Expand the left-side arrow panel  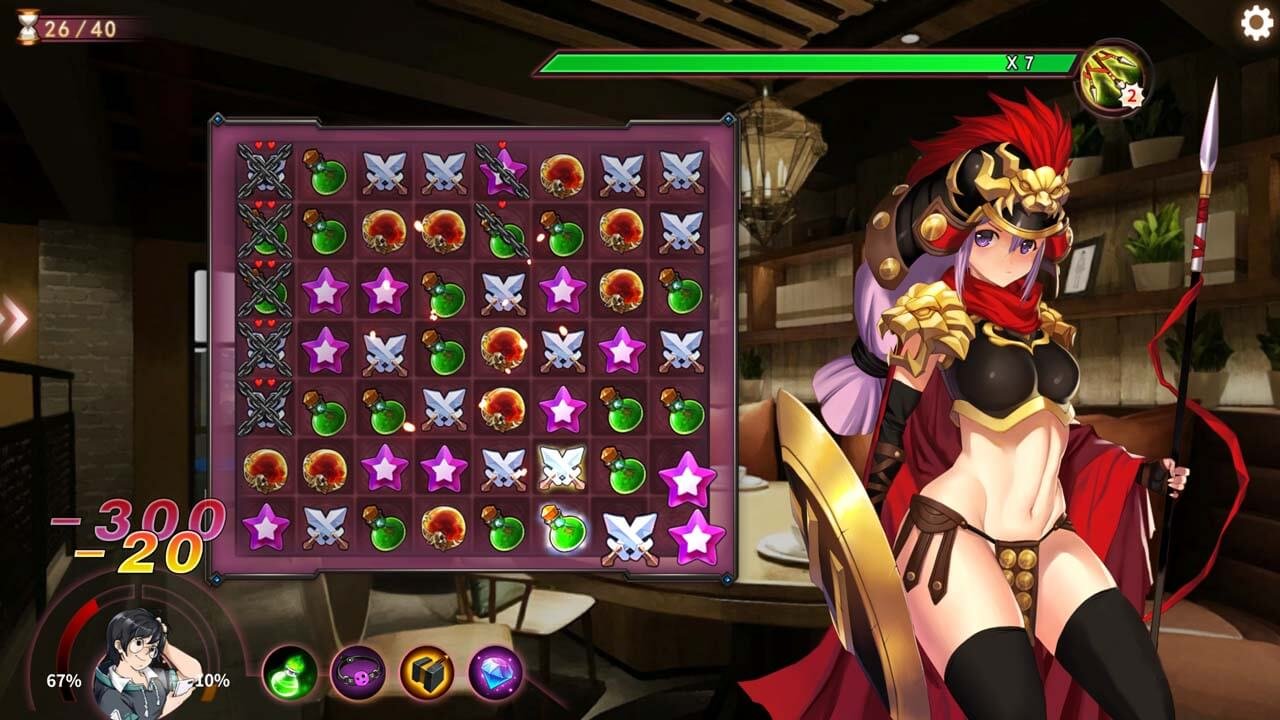[14, 318]
